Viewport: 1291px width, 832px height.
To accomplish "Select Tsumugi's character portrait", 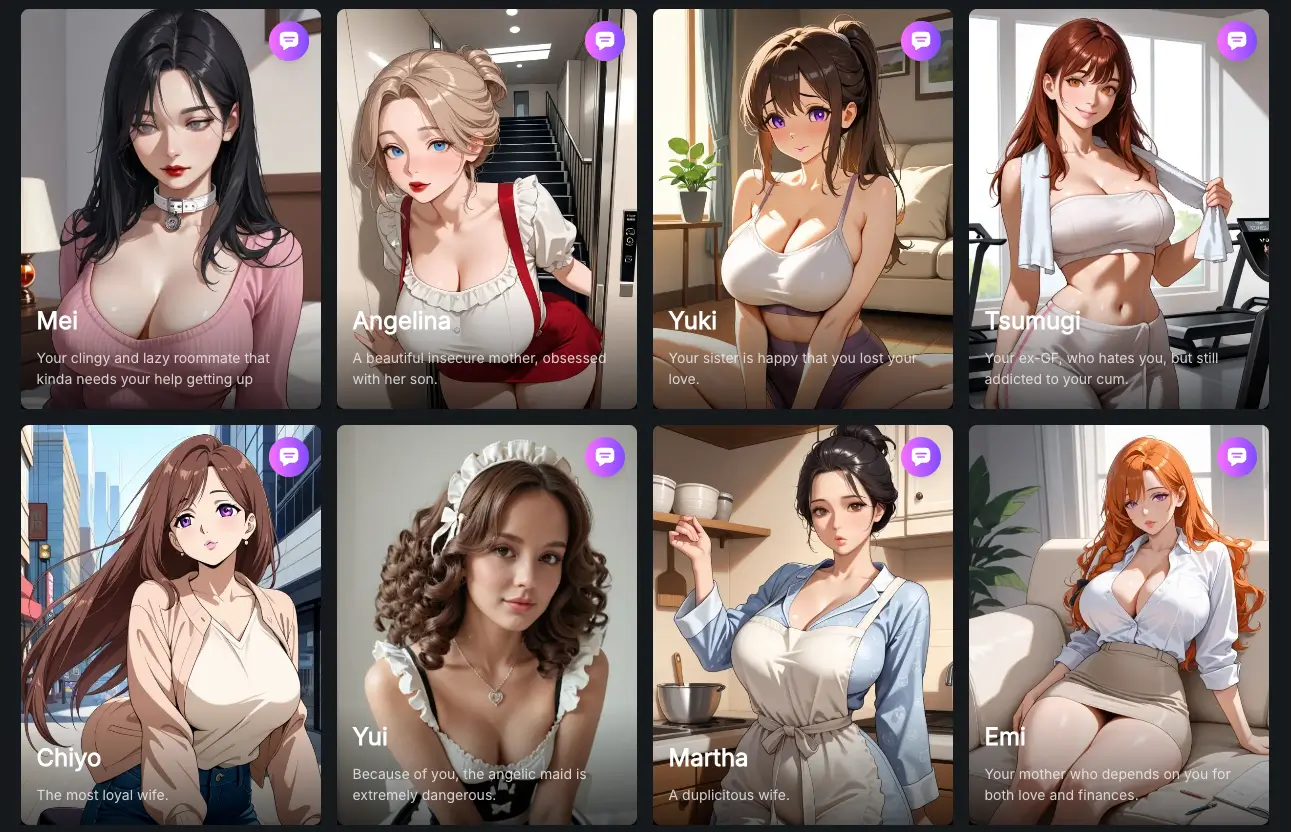I will (x=1118, y=180).
